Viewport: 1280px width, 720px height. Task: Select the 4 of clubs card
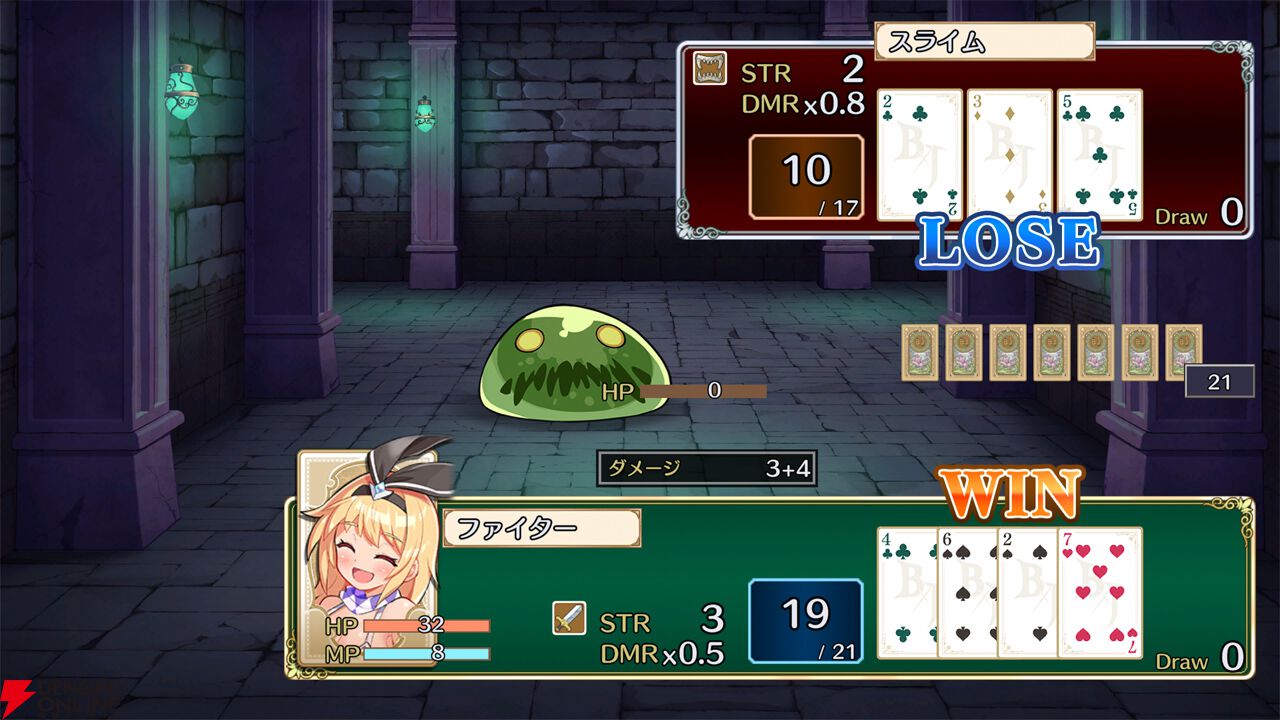point(907,592)
